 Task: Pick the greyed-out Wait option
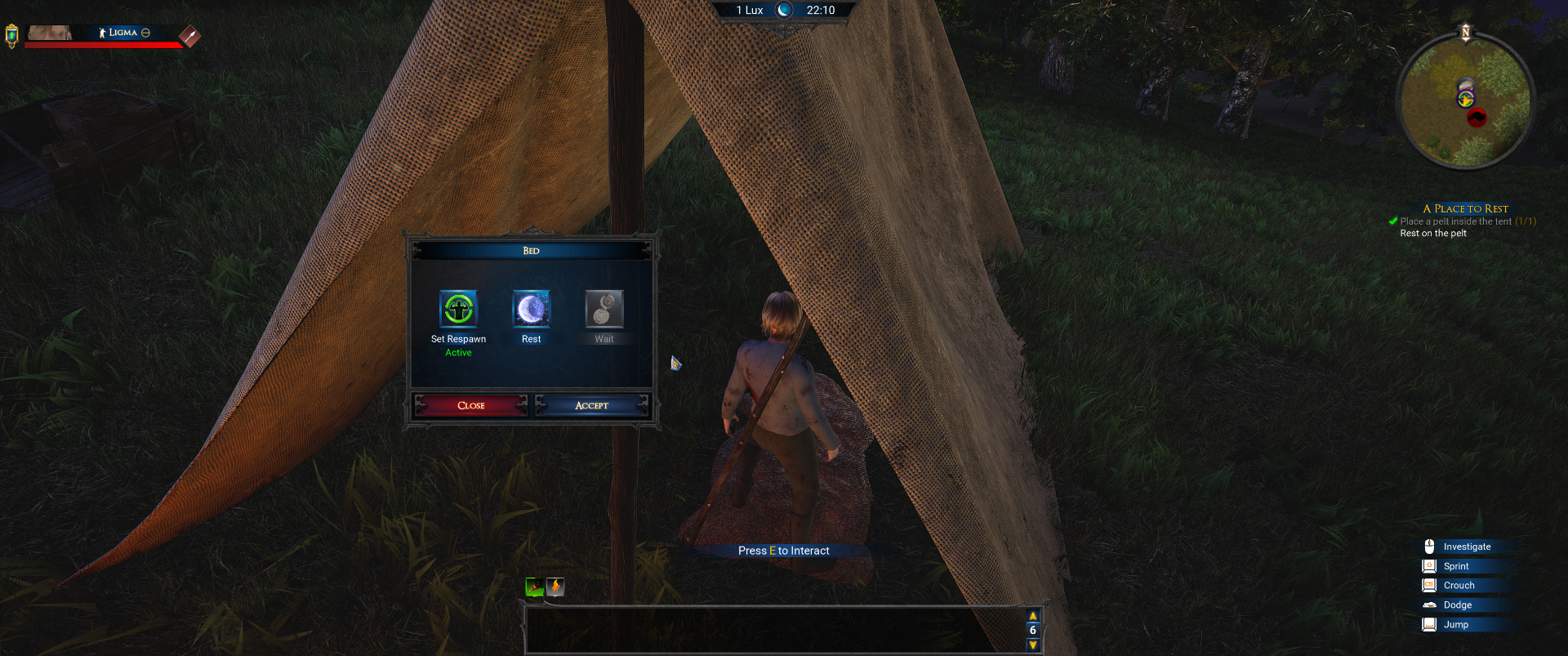[x=604, y=310]
